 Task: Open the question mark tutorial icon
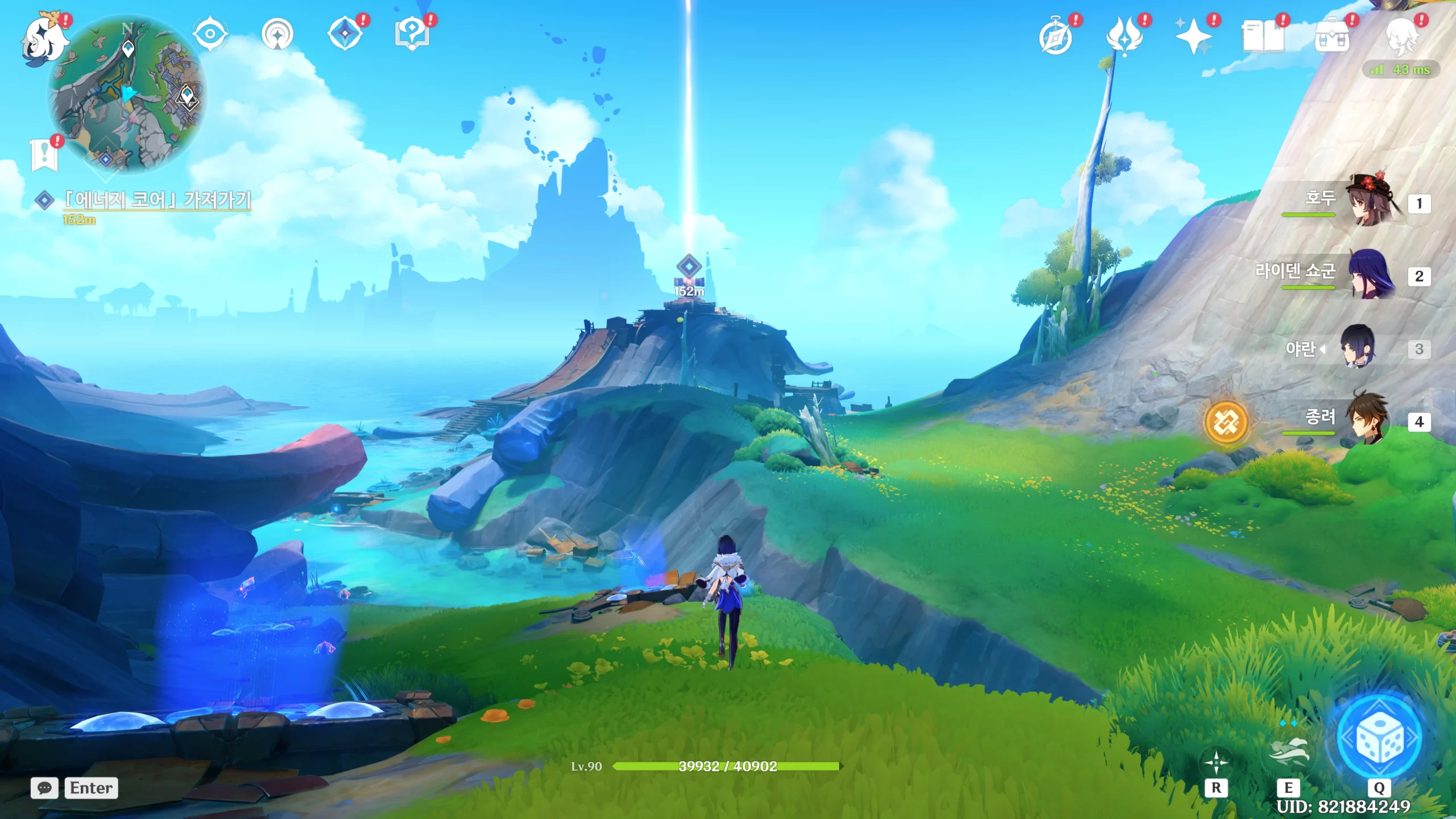pos(412,33)
